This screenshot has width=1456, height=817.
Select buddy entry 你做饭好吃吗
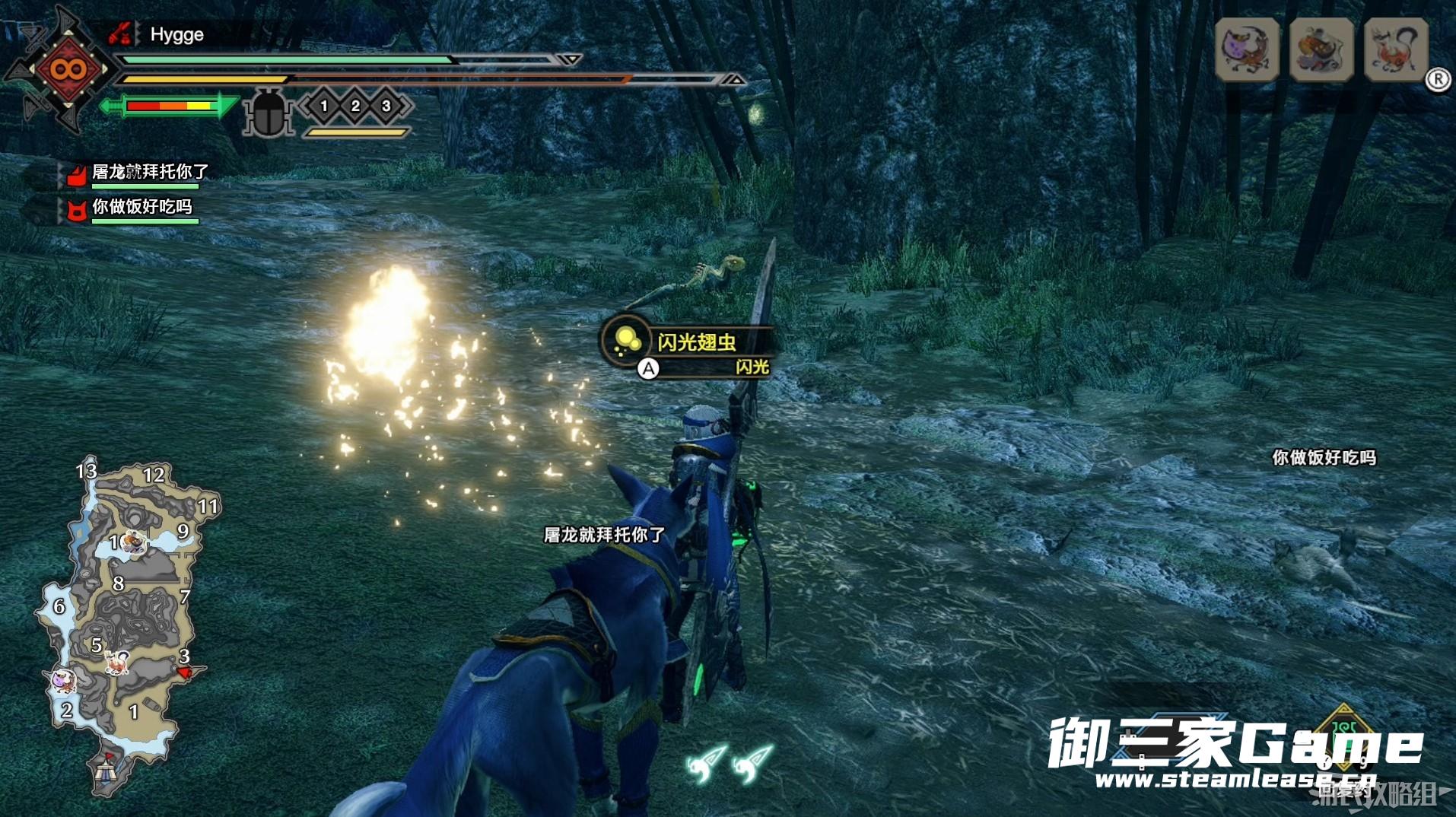point(141,208)
